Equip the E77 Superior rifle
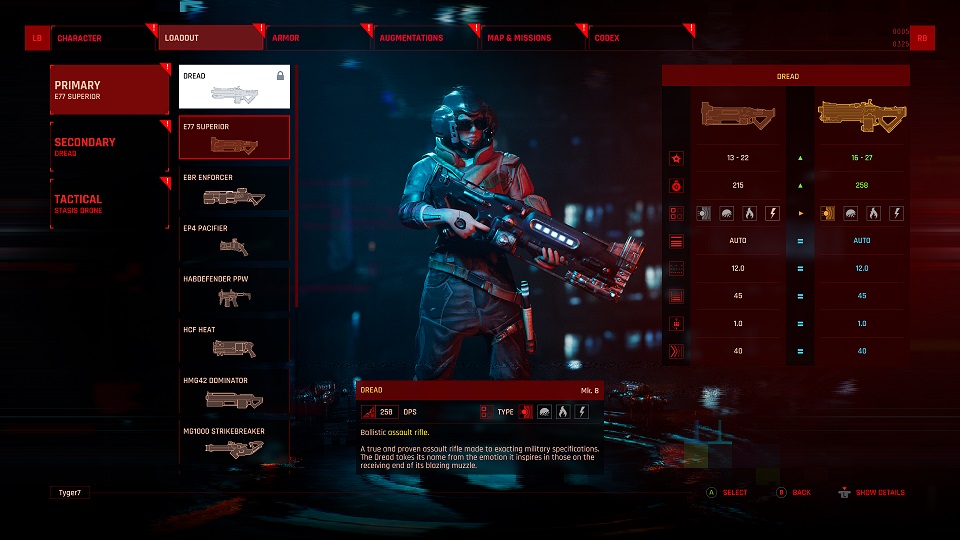This screenshot has height=540, width=960. point(234,138)
